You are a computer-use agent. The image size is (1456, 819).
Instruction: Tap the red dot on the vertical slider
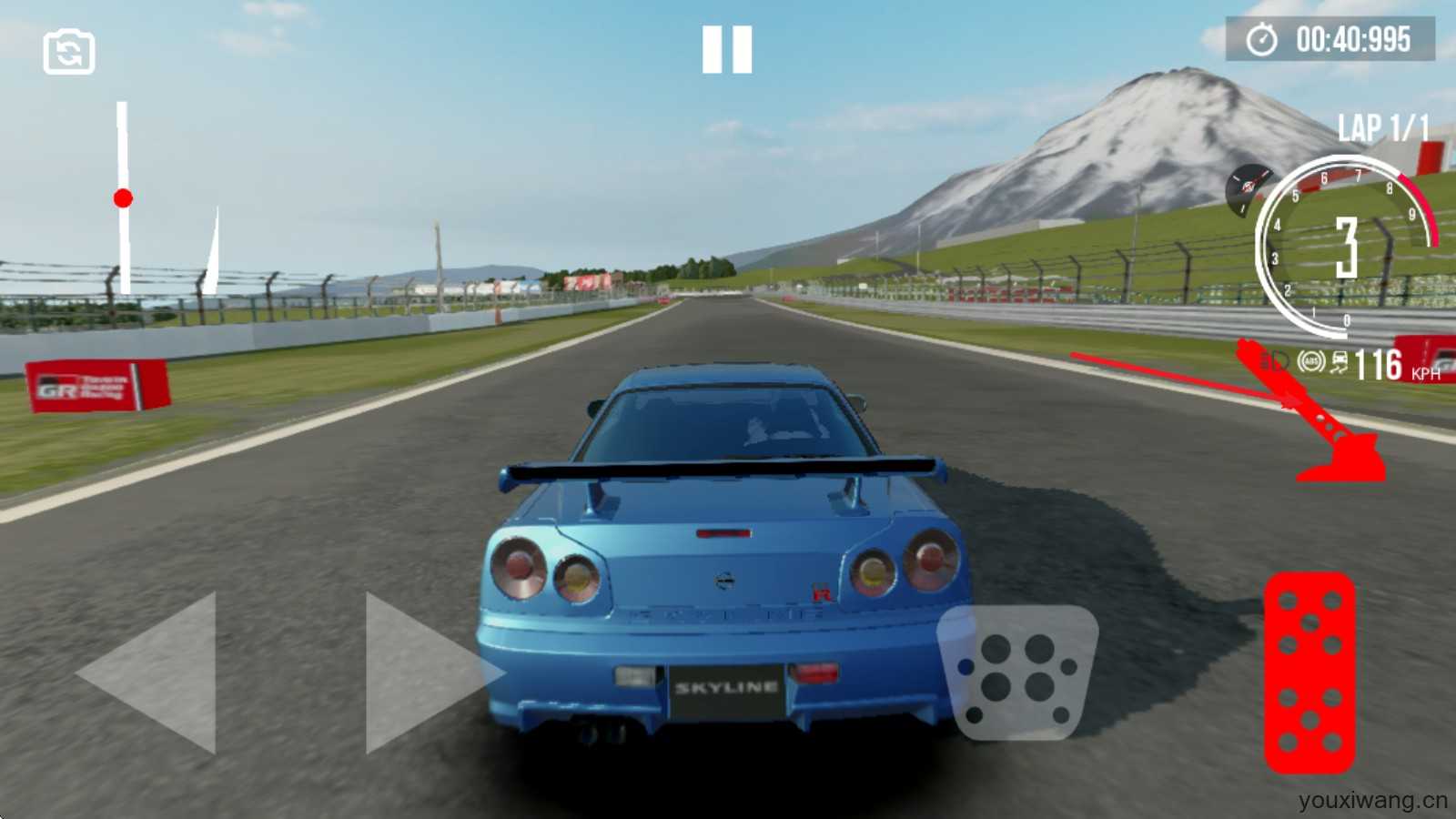click(x=123, y=198)
